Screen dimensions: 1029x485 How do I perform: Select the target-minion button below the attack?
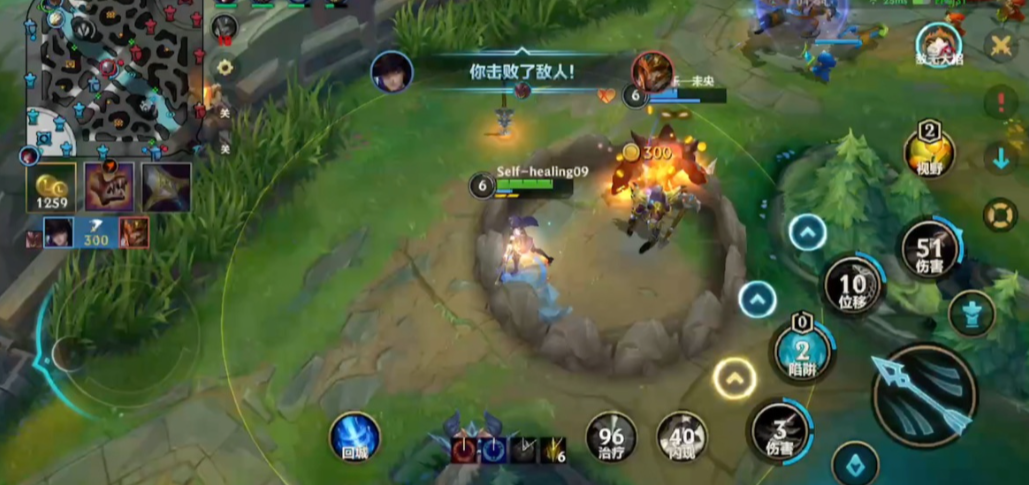pyautogui.click(x=855, y=463)
